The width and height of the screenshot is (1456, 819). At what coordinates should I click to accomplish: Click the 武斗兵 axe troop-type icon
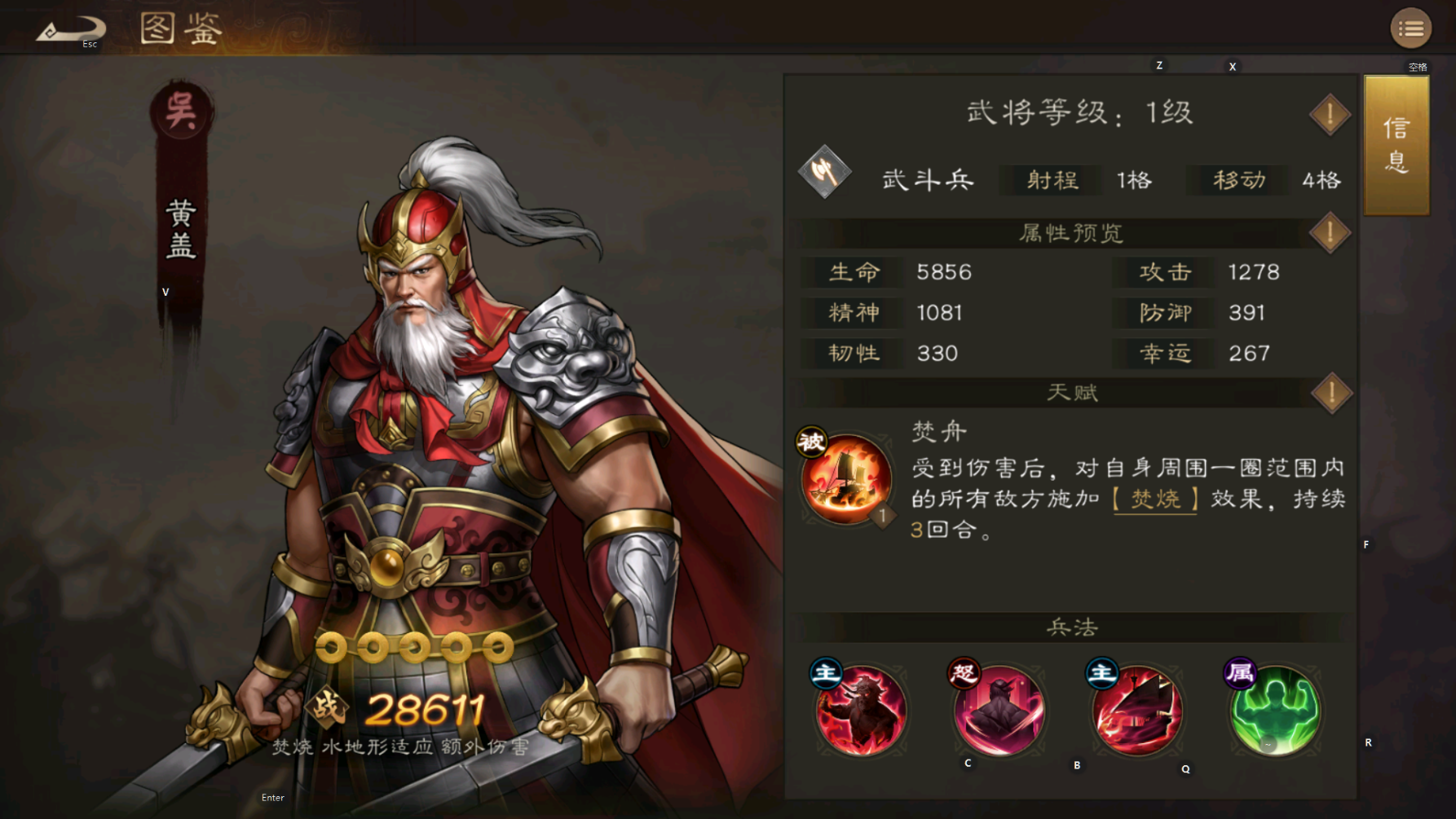pyautogui.click(x=825, y=174)
